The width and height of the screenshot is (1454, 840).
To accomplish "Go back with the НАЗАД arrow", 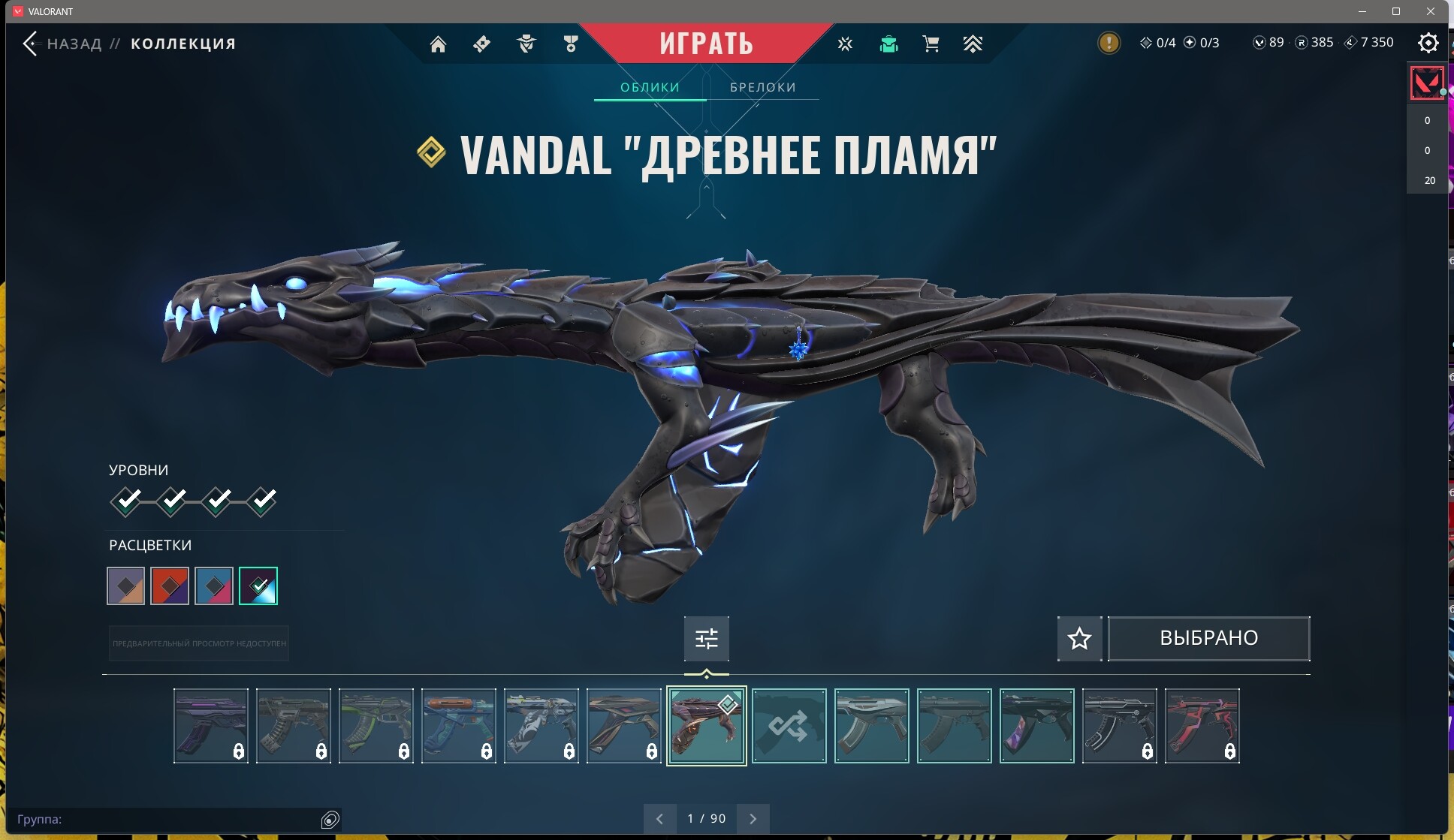I will (x=30, y=44).
